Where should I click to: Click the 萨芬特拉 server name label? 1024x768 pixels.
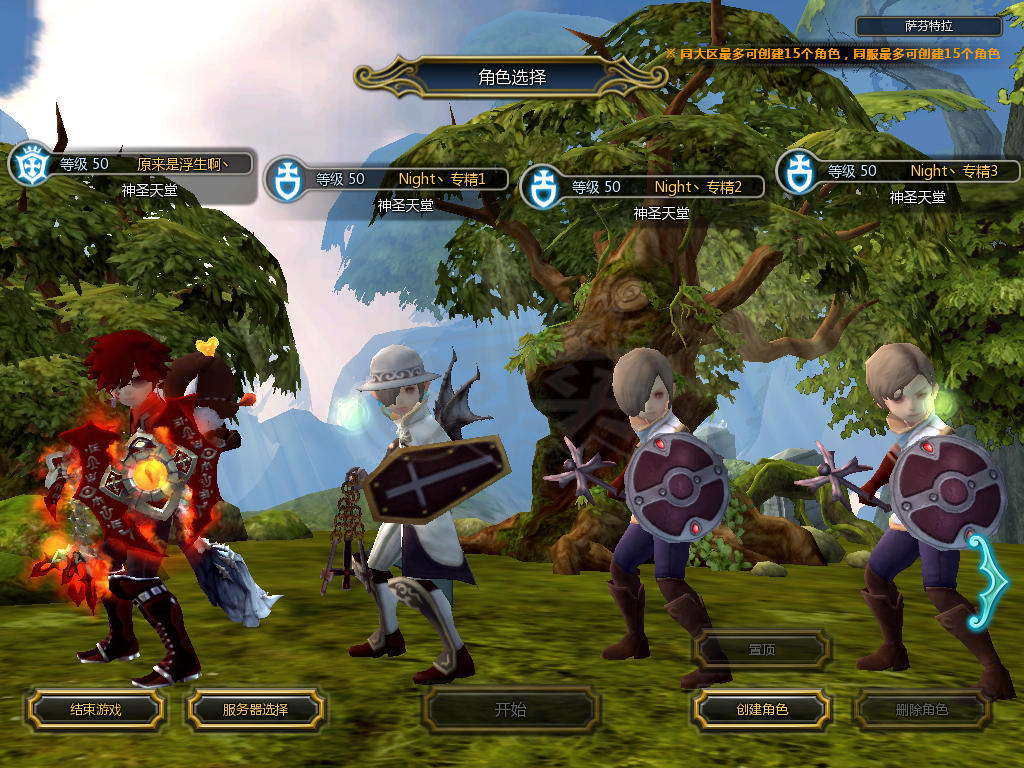tap(930, 27)
